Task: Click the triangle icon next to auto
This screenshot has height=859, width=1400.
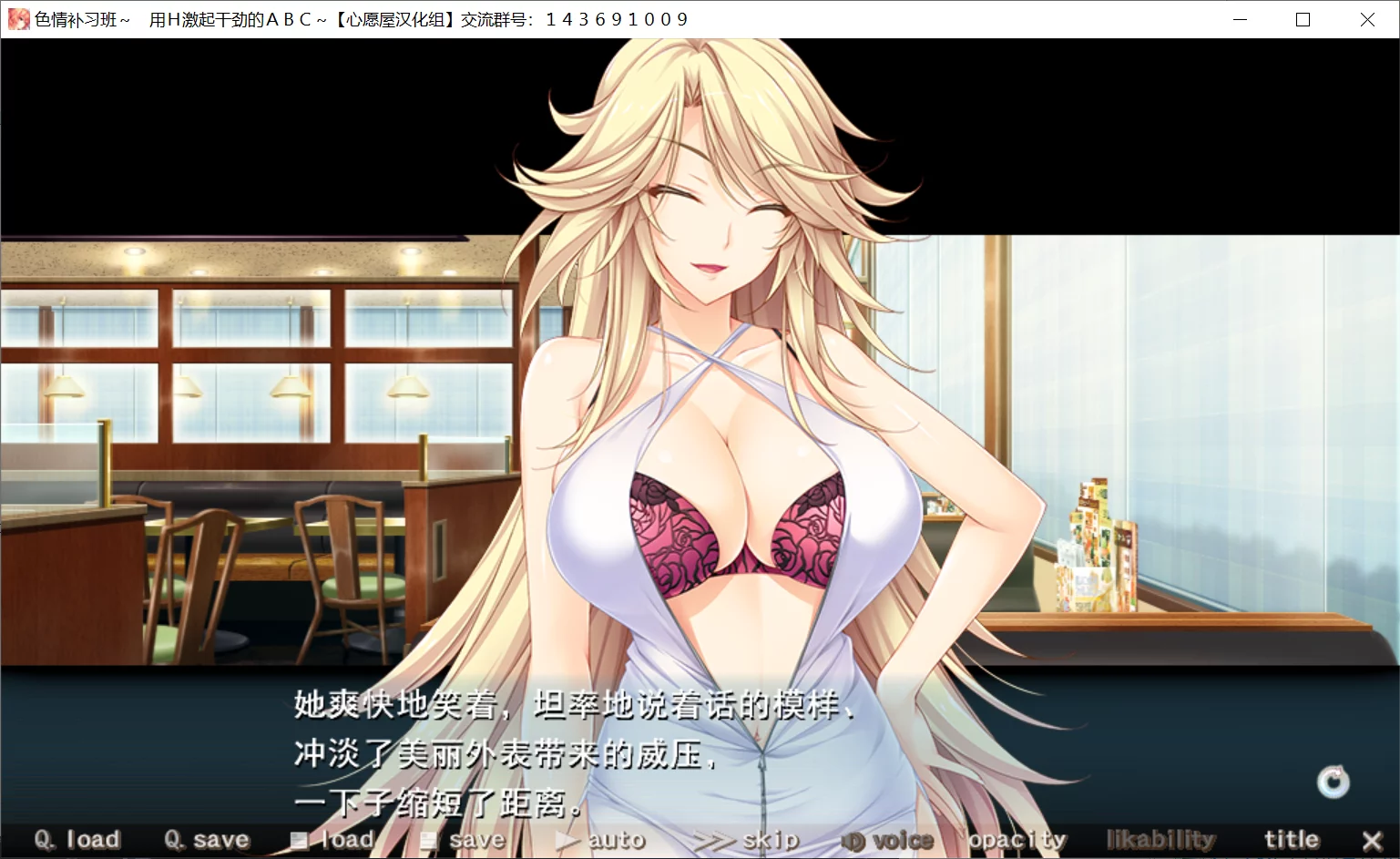Action: [565, 838]
